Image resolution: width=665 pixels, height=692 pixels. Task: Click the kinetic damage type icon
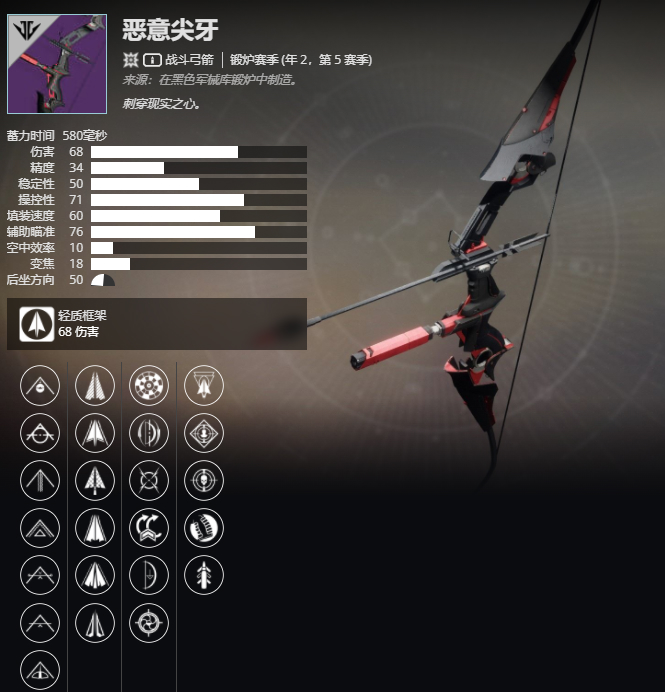click(x=131, y=60)
